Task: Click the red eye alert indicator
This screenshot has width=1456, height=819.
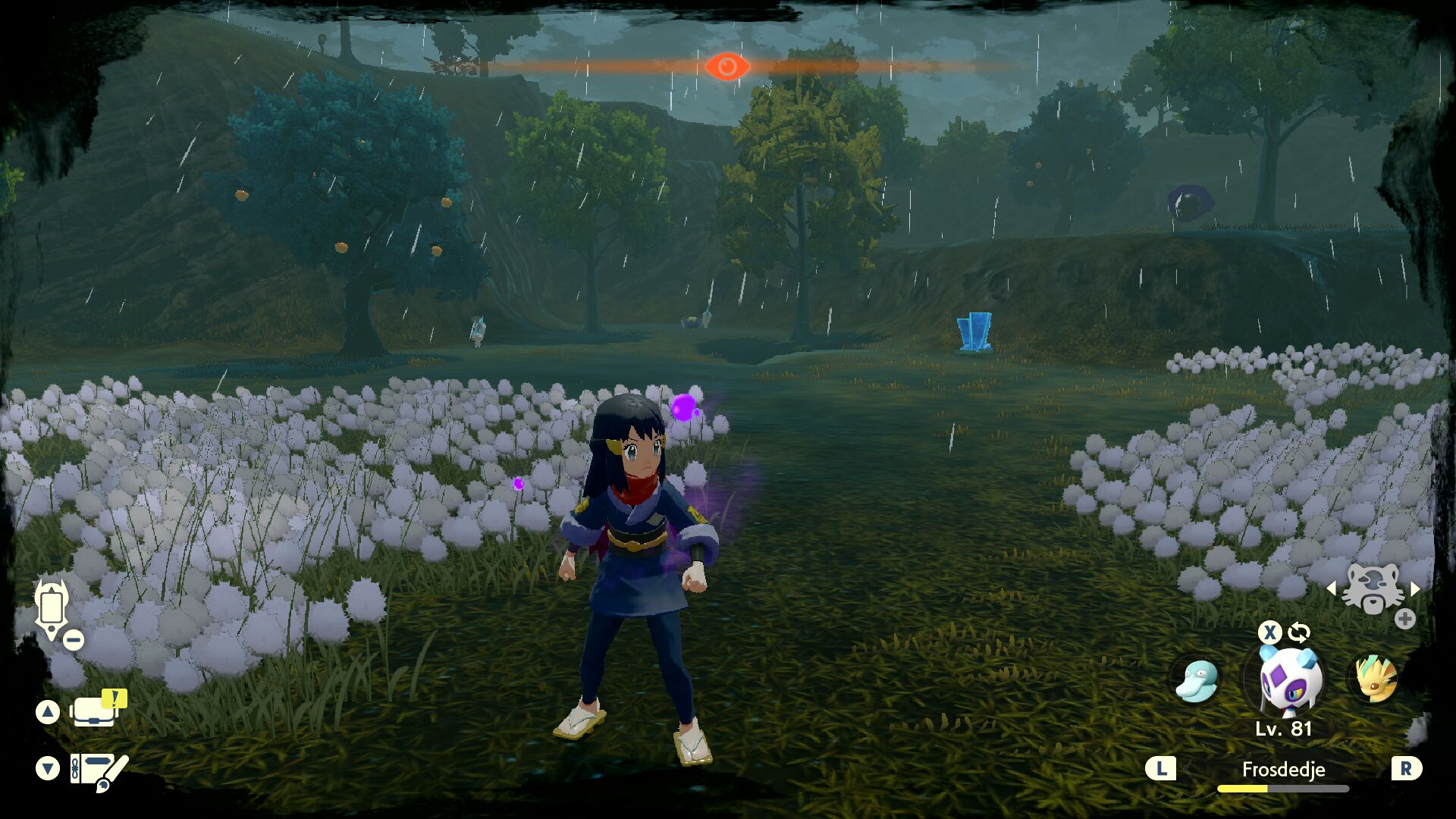Action: [727, 67]
